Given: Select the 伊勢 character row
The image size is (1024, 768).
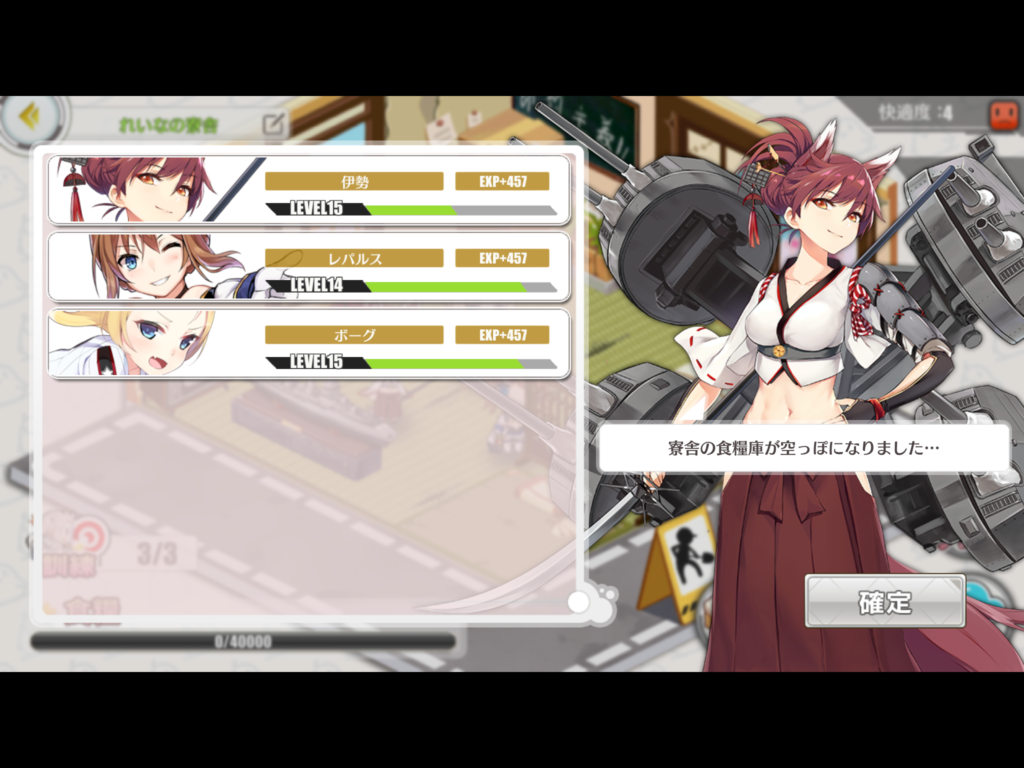Looking at the screenshot, I should point(309,190).
